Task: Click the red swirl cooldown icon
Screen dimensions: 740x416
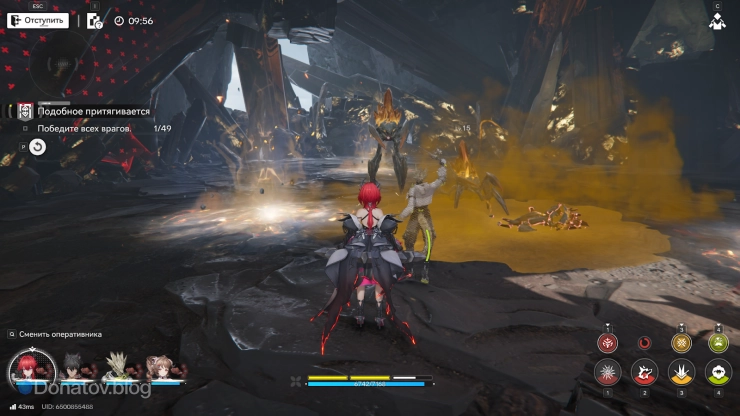Action: (x=644, y=343)
